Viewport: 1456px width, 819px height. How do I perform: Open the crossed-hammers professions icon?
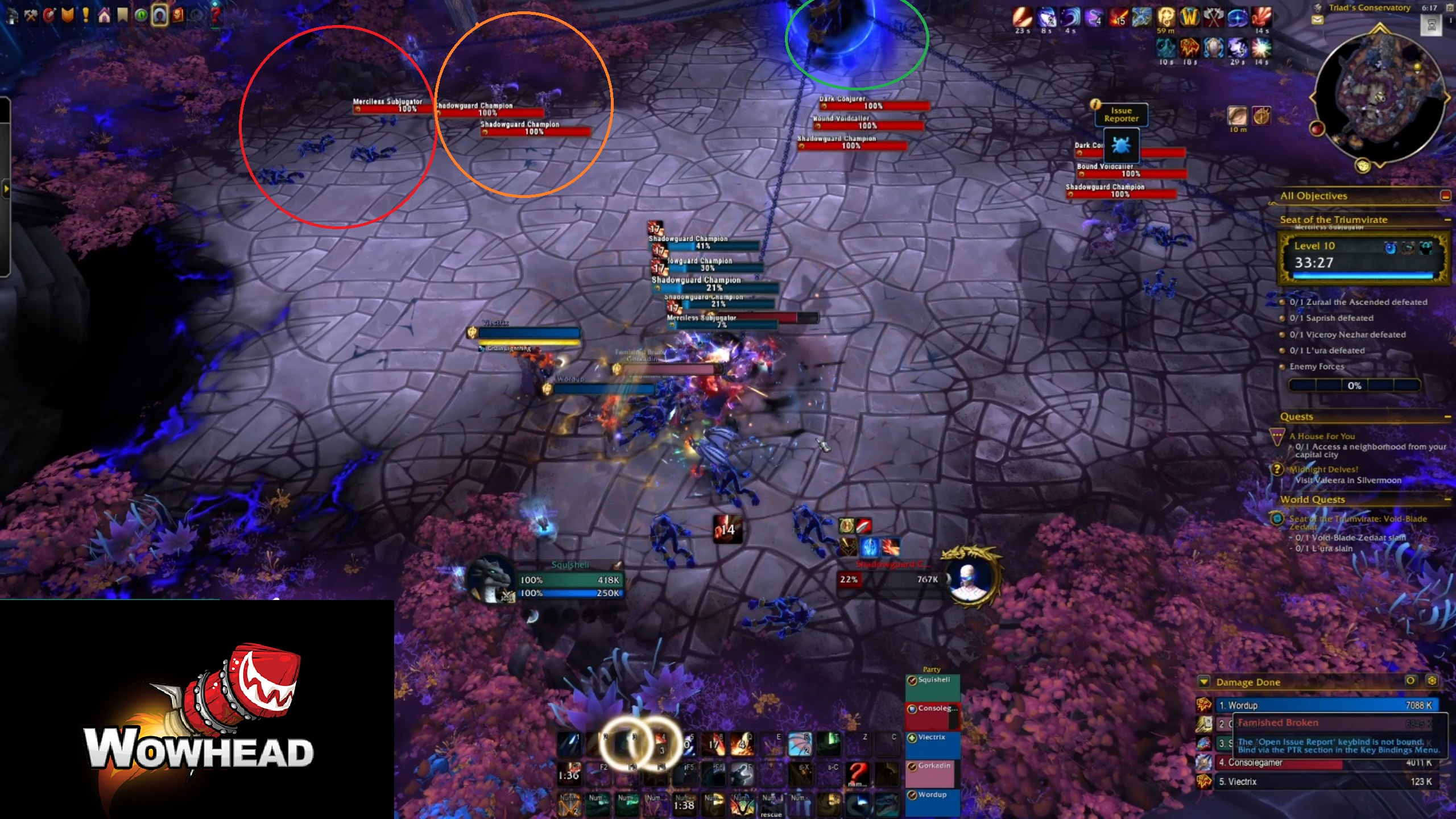[31, 14]
